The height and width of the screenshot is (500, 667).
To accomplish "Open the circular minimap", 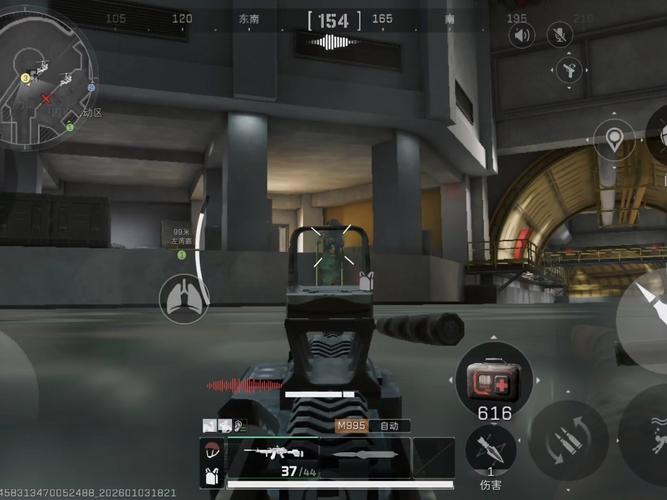I will 47,72.
